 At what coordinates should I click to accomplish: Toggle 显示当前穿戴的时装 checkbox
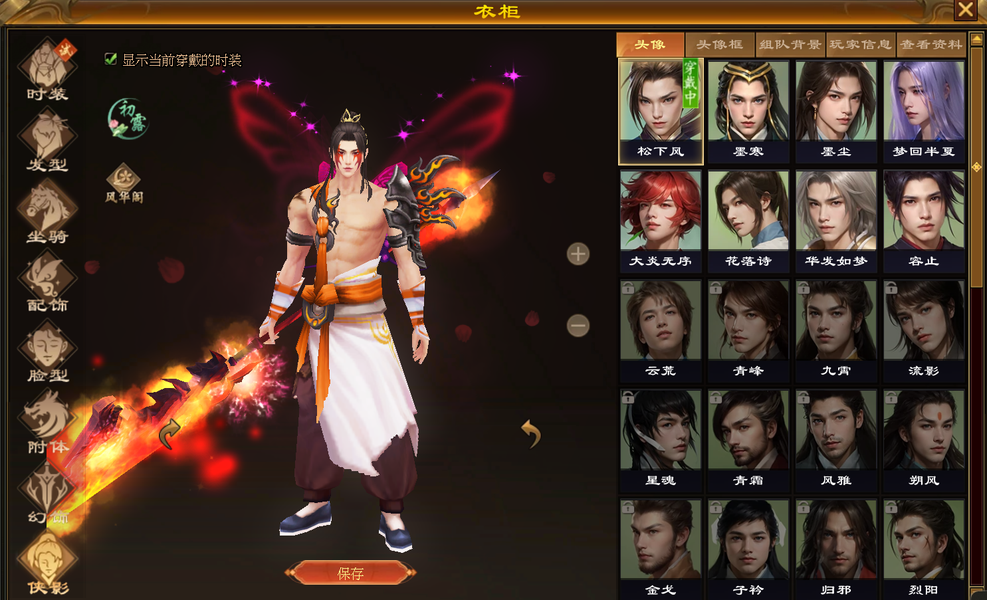tap(111, 59)
